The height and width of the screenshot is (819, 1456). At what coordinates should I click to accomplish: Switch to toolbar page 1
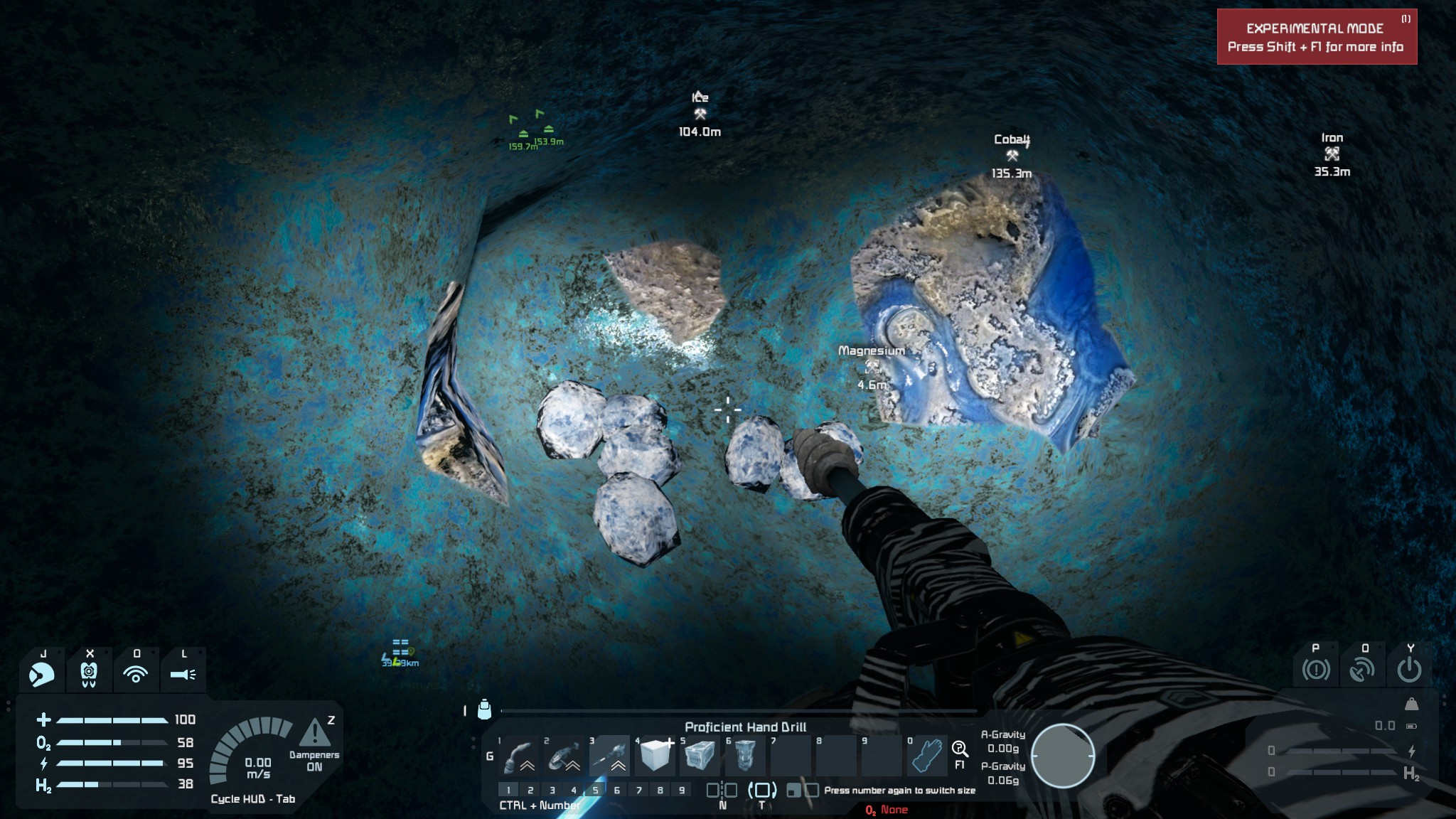[508, 790]
